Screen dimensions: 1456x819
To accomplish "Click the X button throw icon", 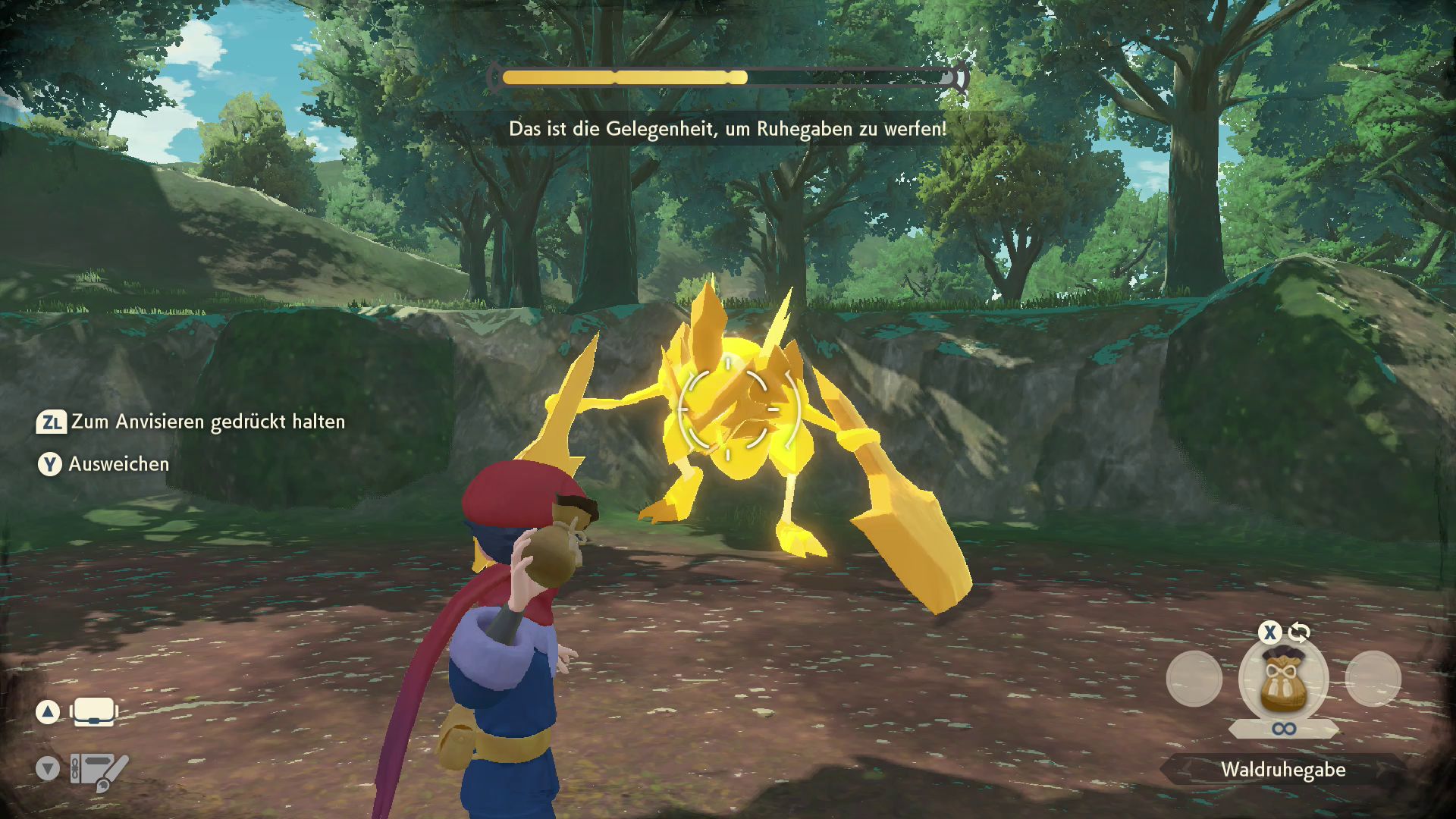I will 1270,630.
